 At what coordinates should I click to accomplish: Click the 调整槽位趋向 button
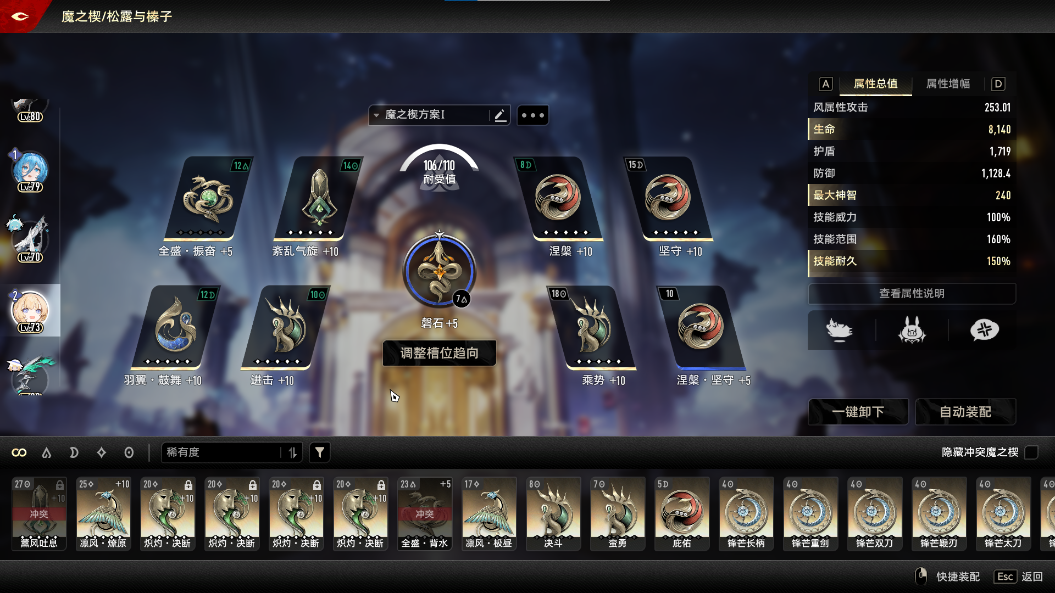pyautogui.click(x=439, y=353)
